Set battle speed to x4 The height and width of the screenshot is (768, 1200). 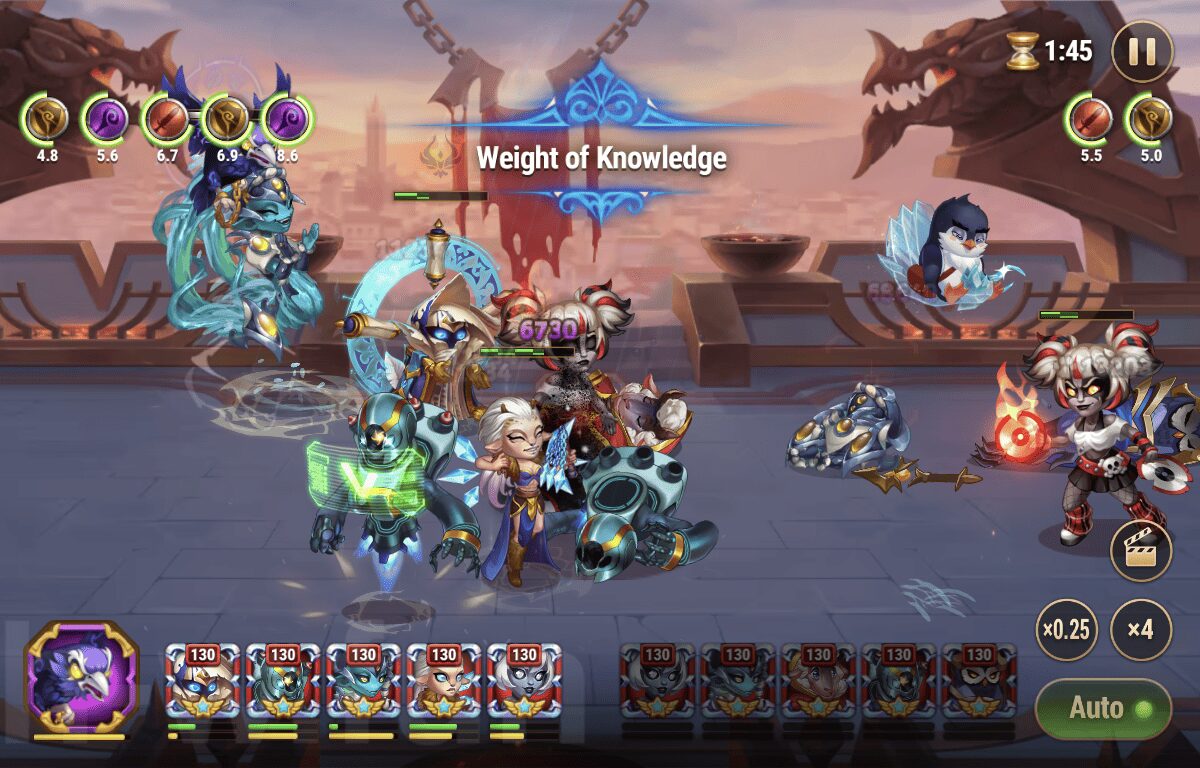(1141, 630)
